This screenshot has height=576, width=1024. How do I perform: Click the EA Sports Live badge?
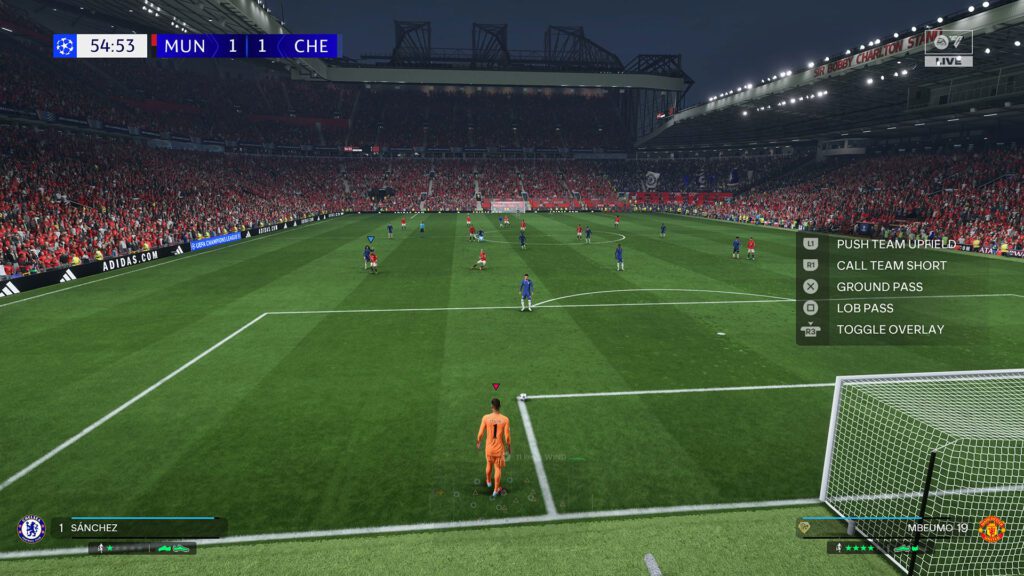[x=948, y=48]
